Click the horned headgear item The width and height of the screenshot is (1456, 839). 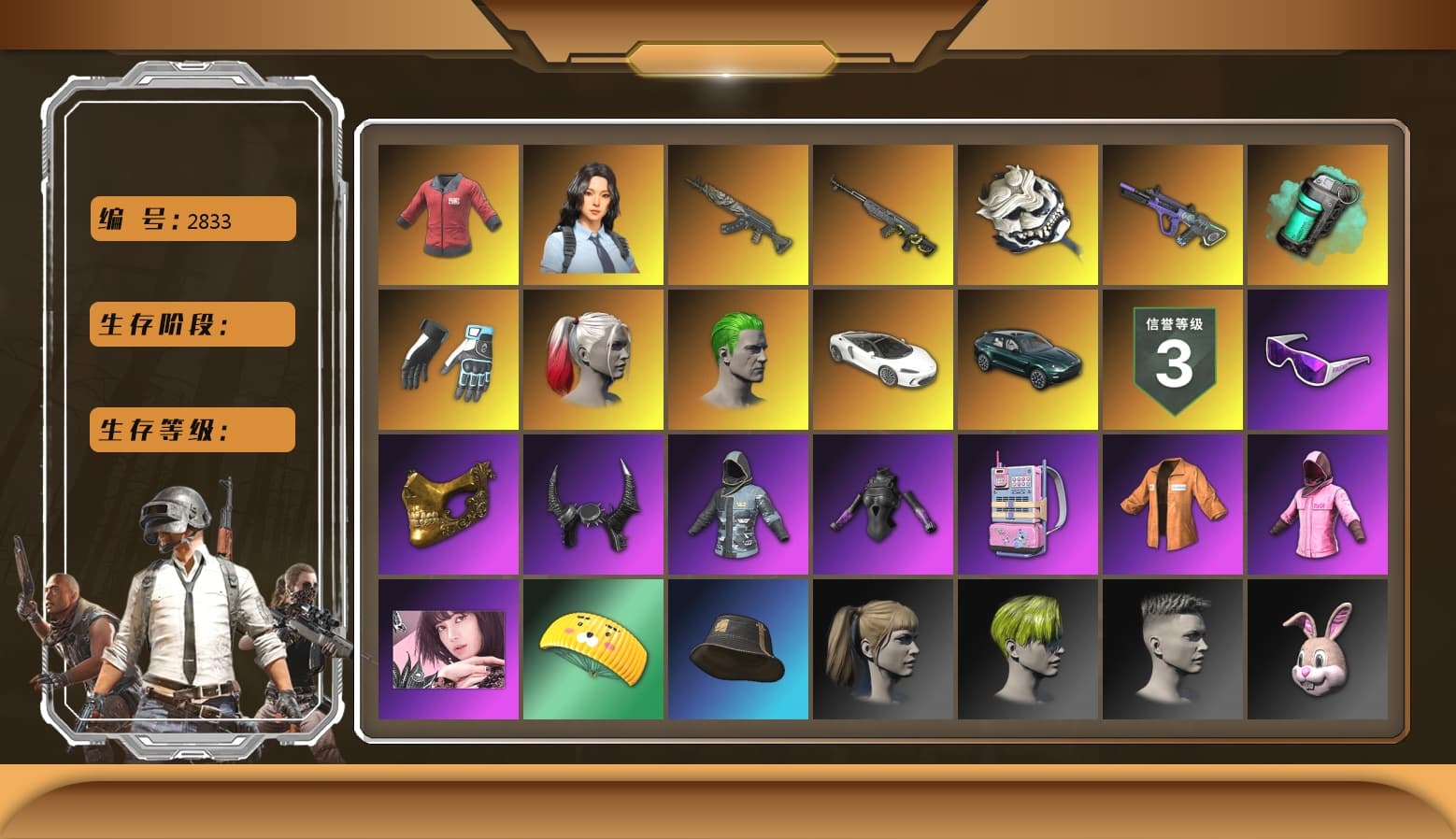(x=592, y=505)
